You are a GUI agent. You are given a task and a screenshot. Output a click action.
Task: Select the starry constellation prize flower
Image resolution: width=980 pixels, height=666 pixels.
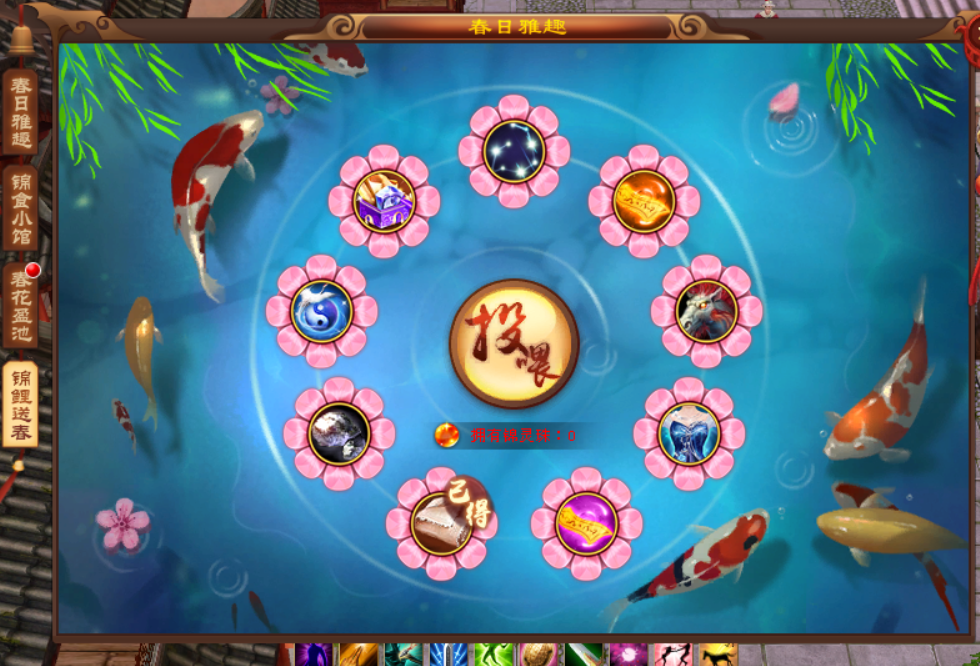pos(514,151)
